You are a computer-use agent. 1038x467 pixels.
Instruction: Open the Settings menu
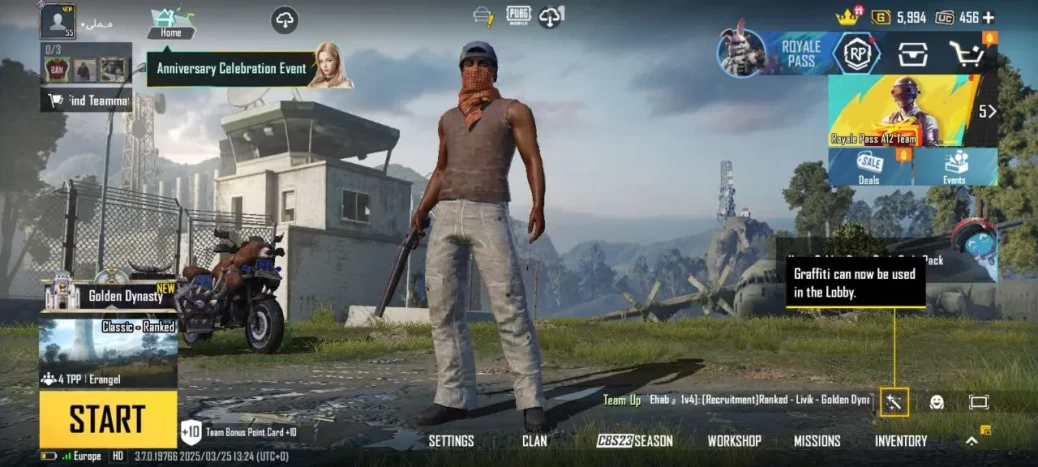pos(451,441)
